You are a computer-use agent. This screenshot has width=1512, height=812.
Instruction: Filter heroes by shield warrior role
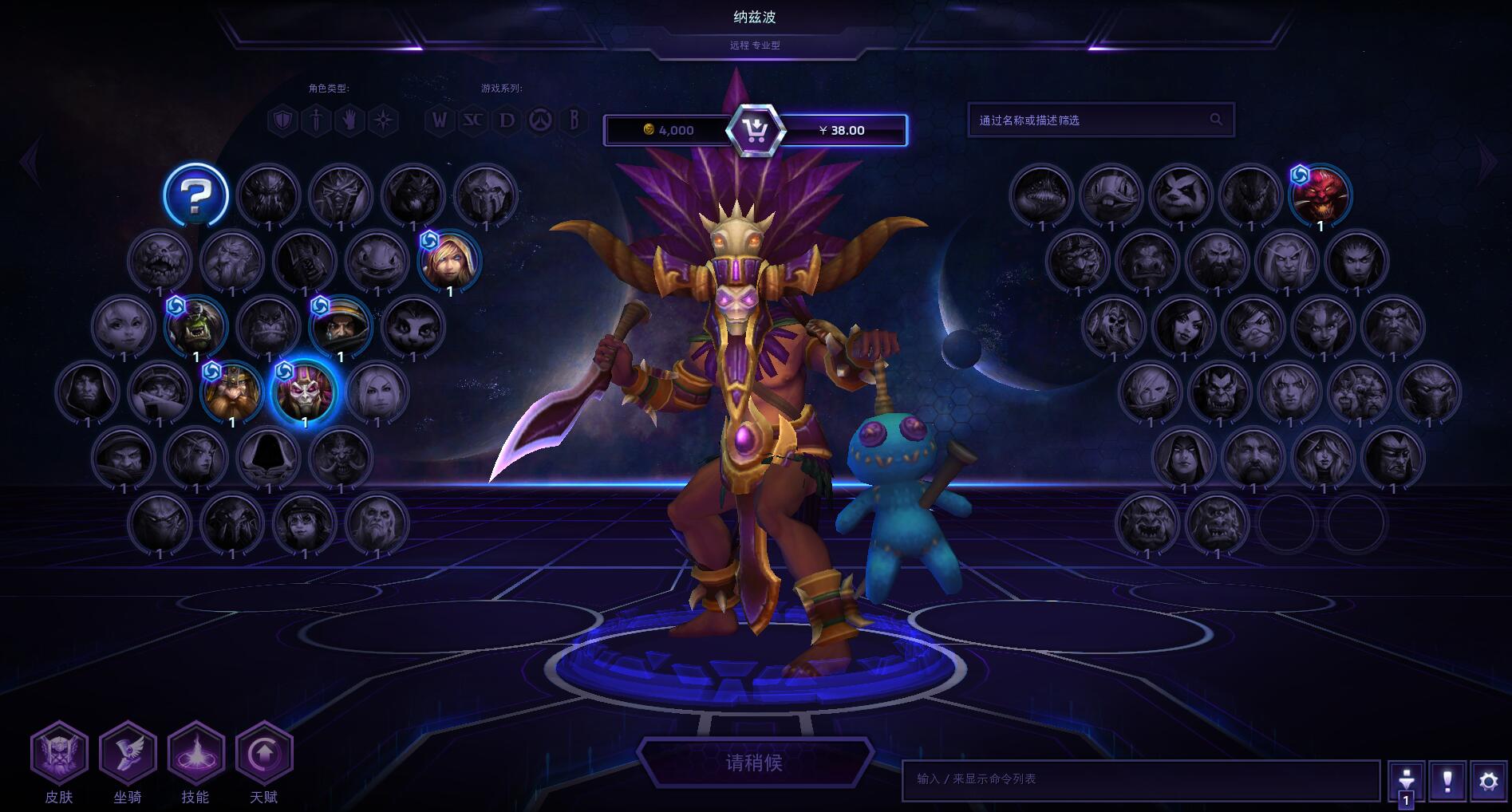(x=282, y=120)
